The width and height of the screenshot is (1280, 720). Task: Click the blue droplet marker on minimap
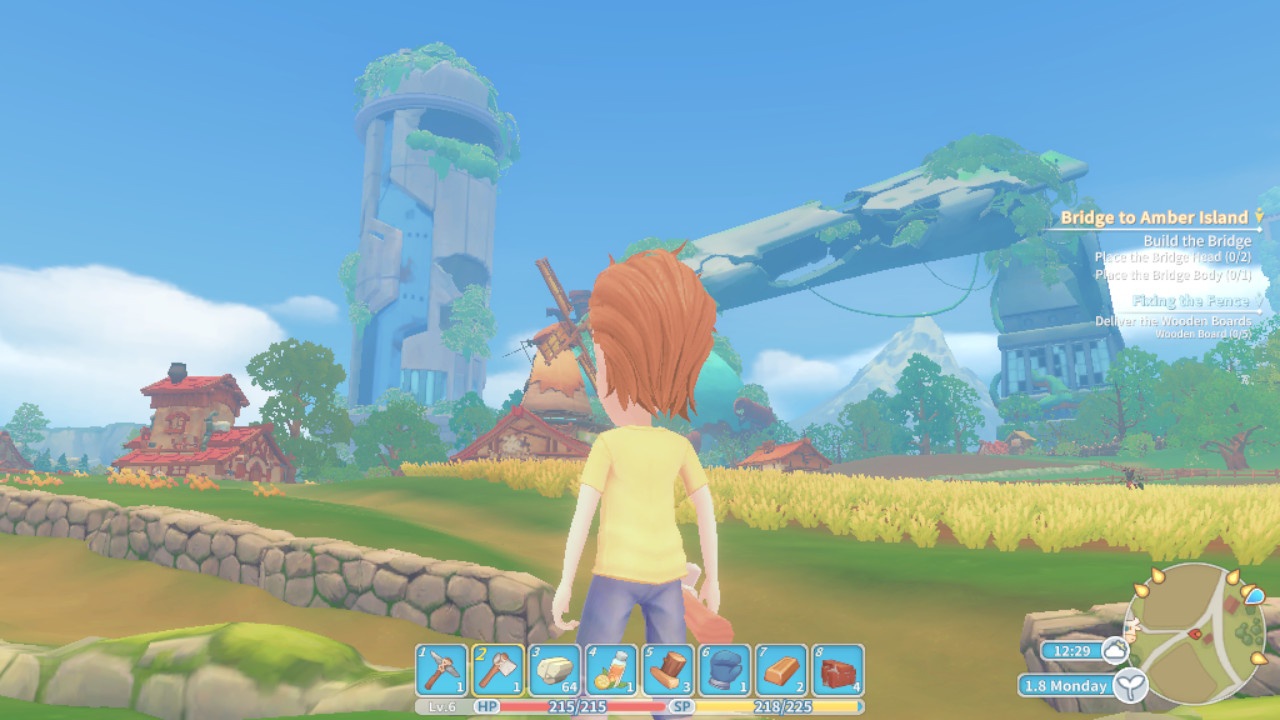pyautogui.click(x=1252, y=594)
